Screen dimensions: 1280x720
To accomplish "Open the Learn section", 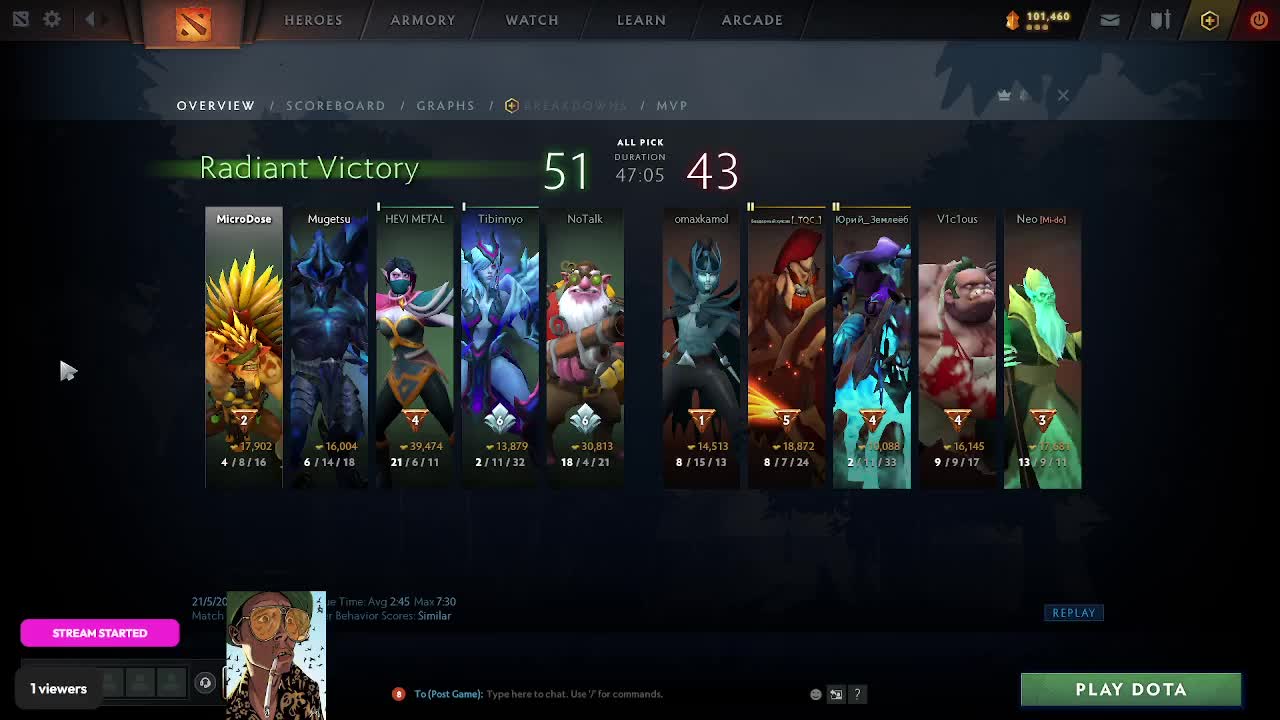I will 641,20.
